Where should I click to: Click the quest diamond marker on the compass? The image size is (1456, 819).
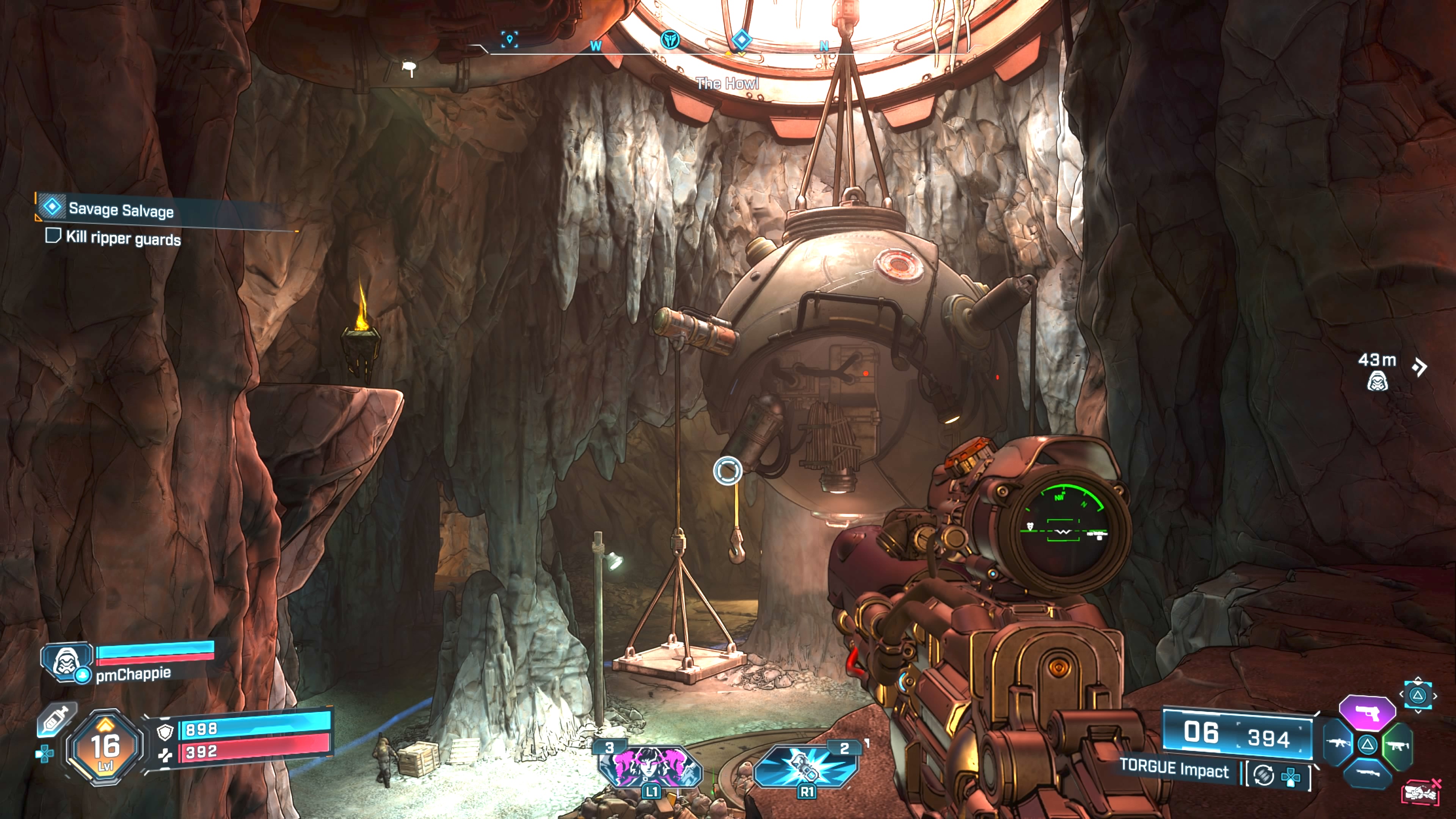point(741,39)
